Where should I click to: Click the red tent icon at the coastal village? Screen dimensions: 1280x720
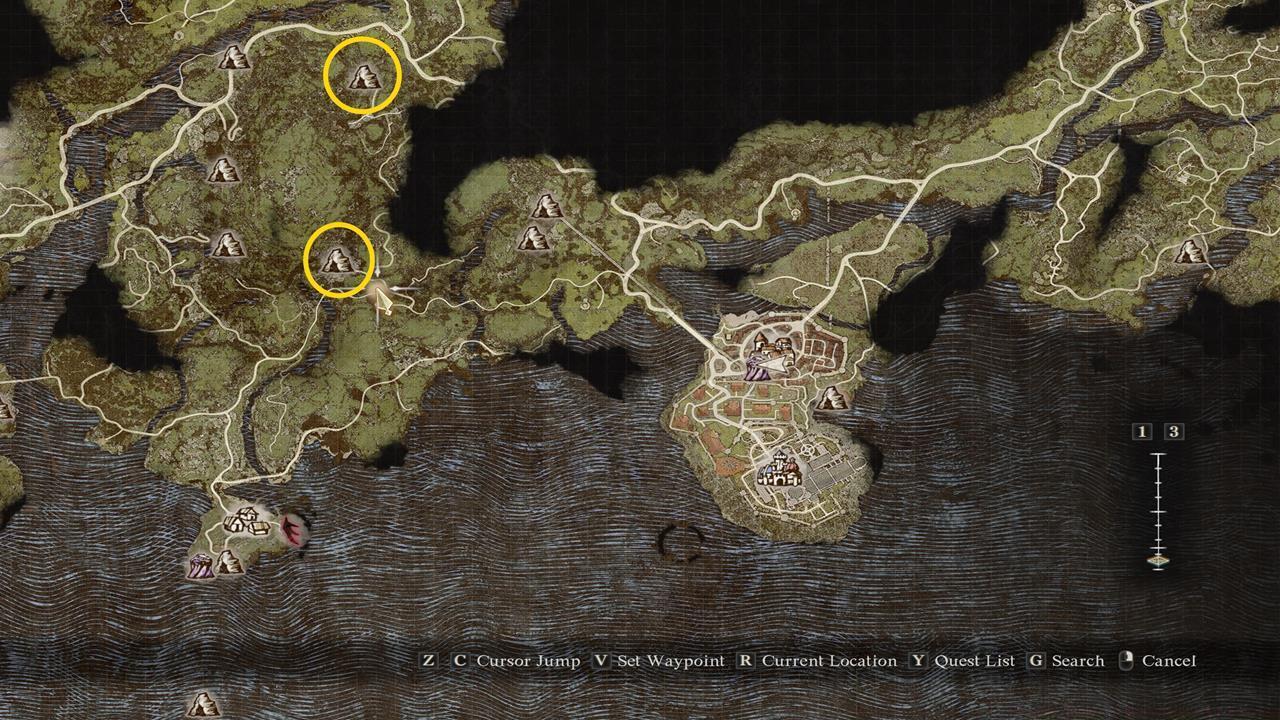coord(291,529)
